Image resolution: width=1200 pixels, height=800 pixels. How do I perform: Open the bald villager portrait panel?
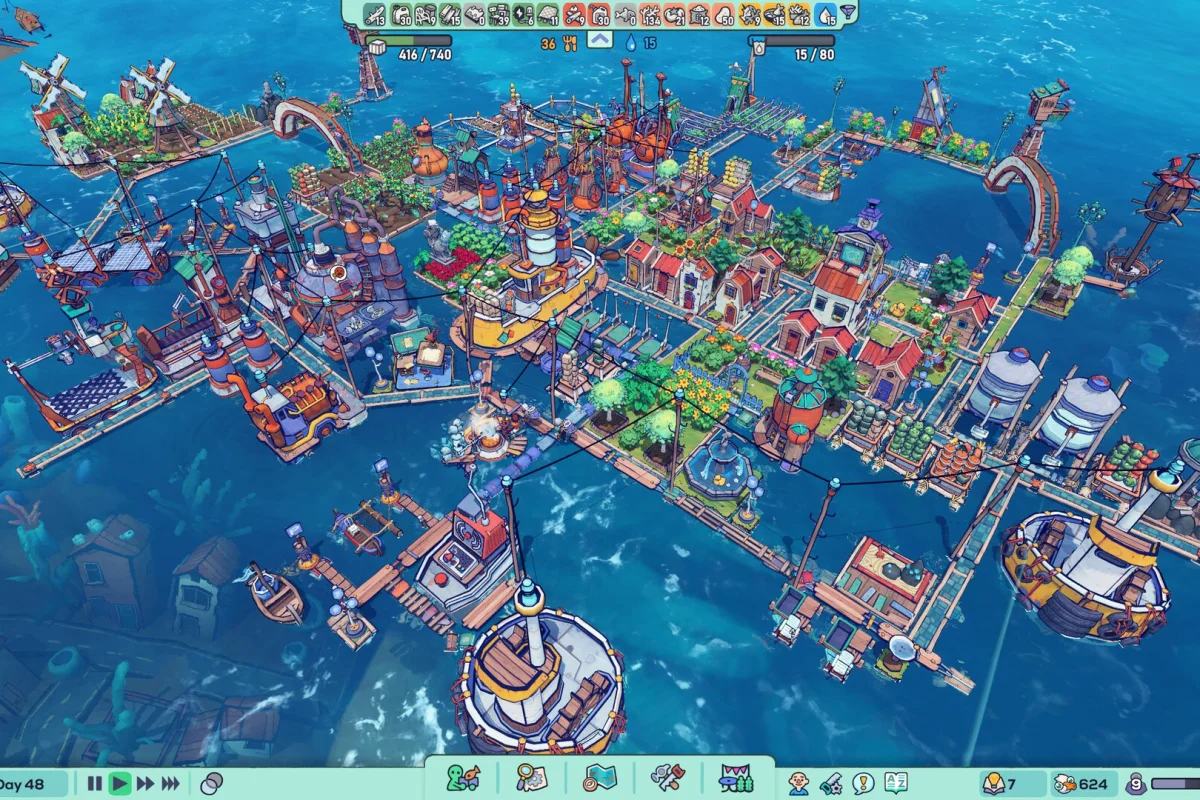pos(798,783)
